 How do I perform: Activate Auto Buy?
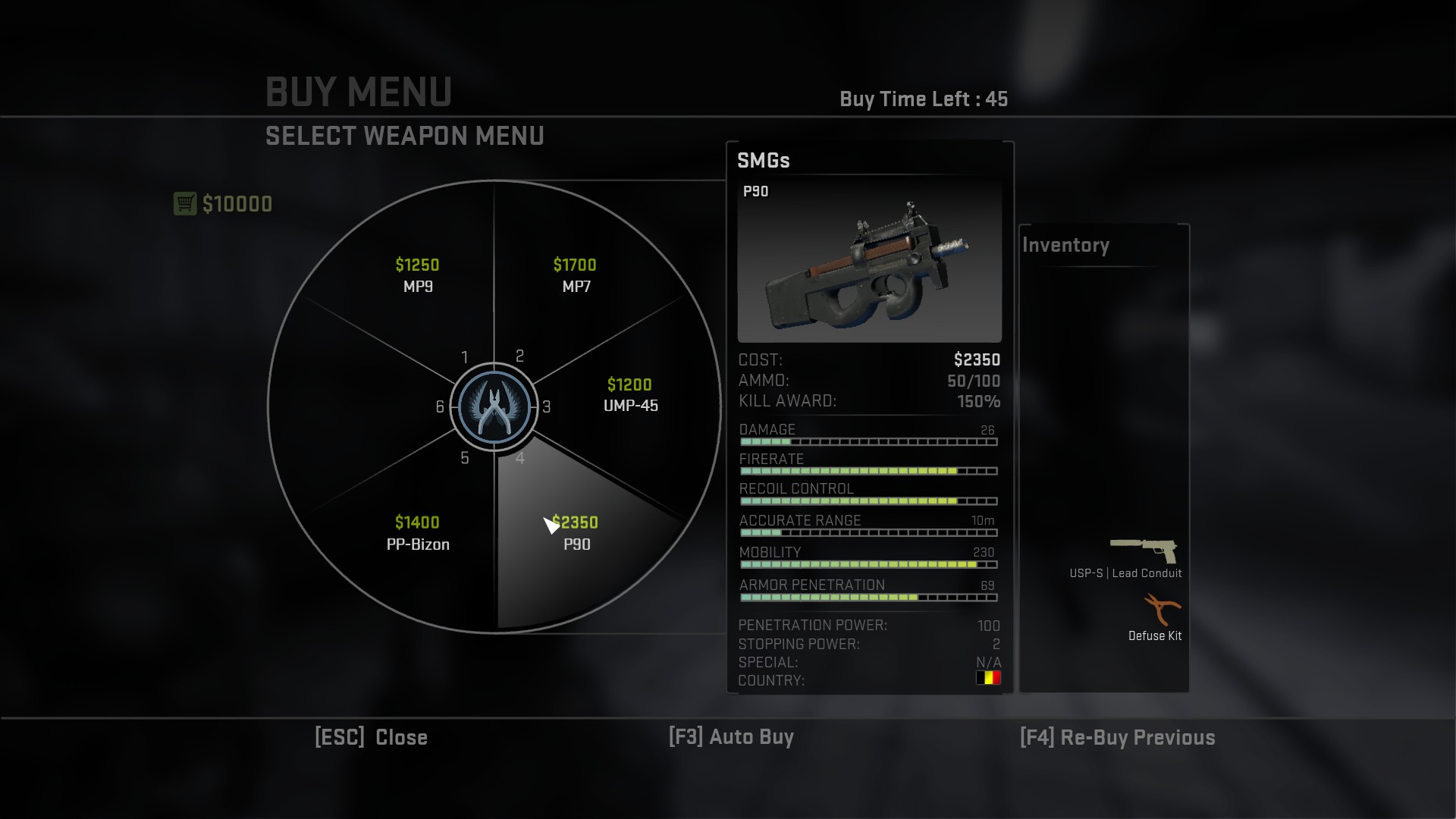(x=731, y=737)
